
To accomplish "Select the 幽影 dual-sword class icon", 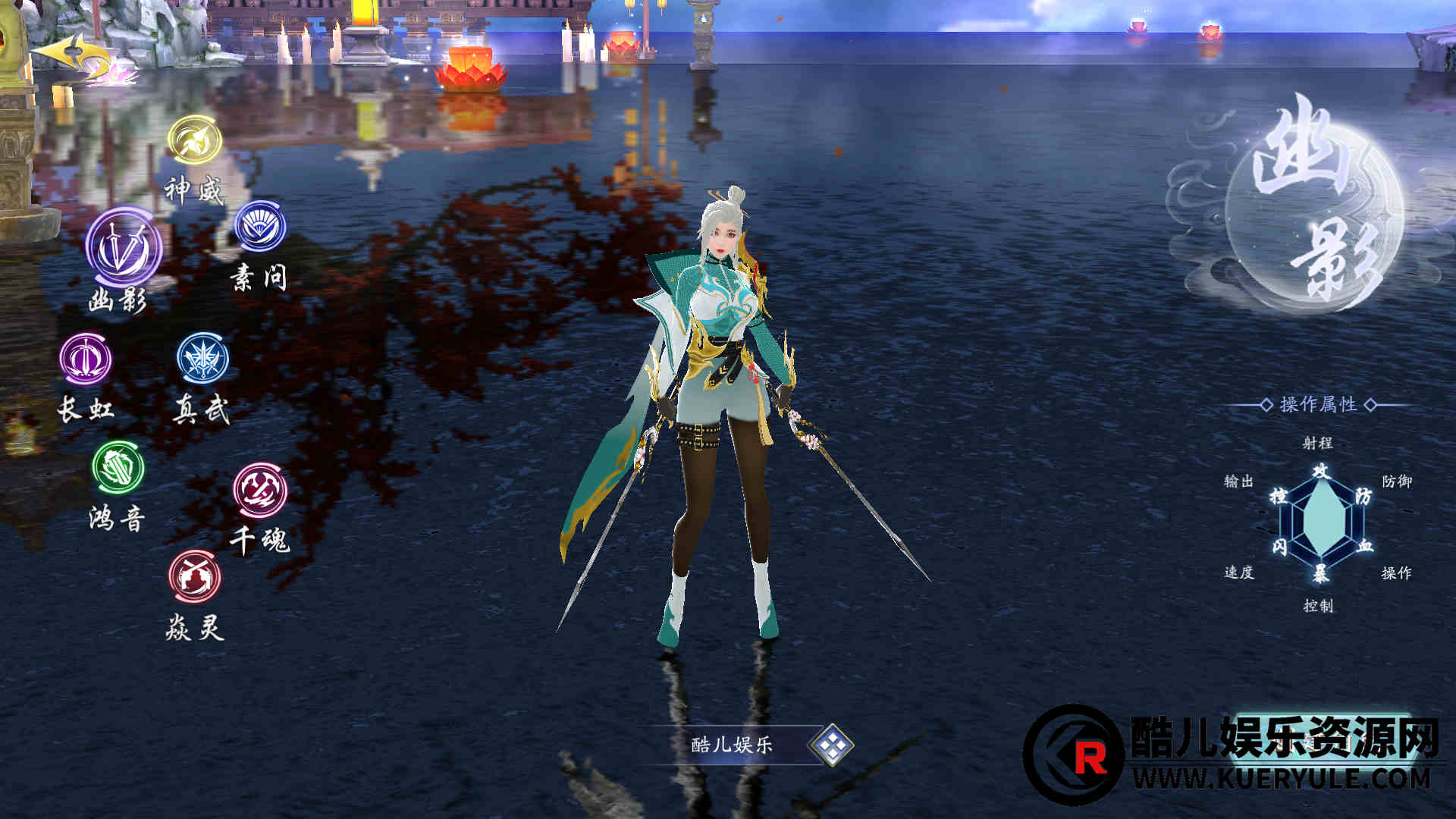I will 124,249.
